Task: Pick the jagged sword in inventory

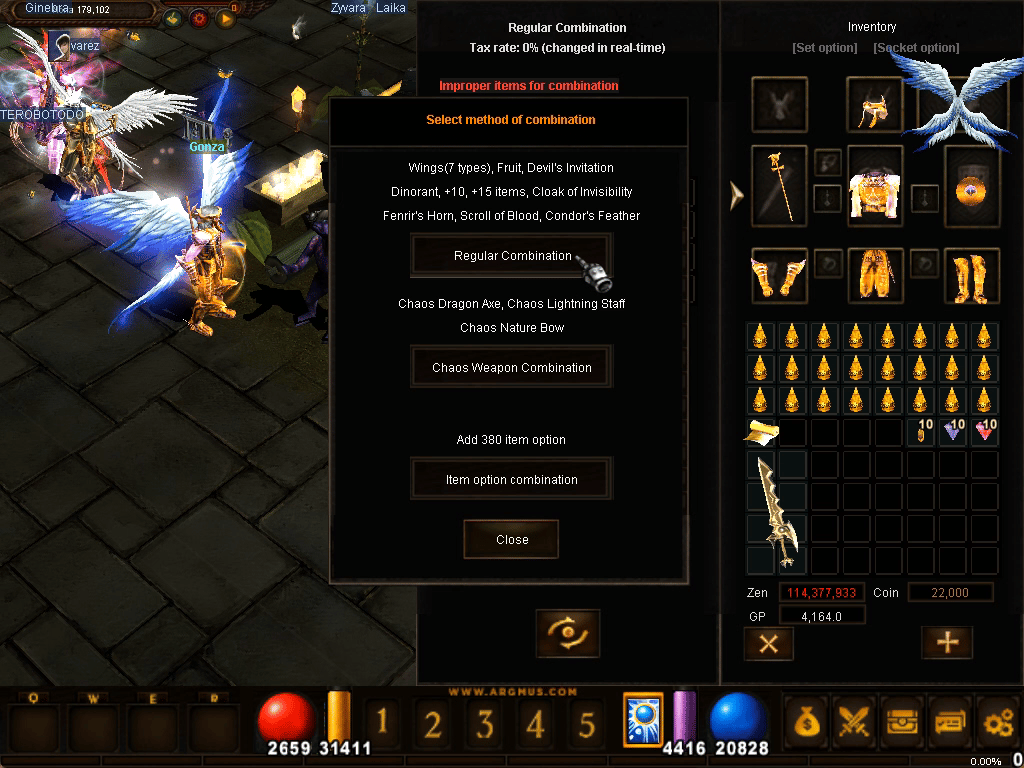Action: pos(777,513)
